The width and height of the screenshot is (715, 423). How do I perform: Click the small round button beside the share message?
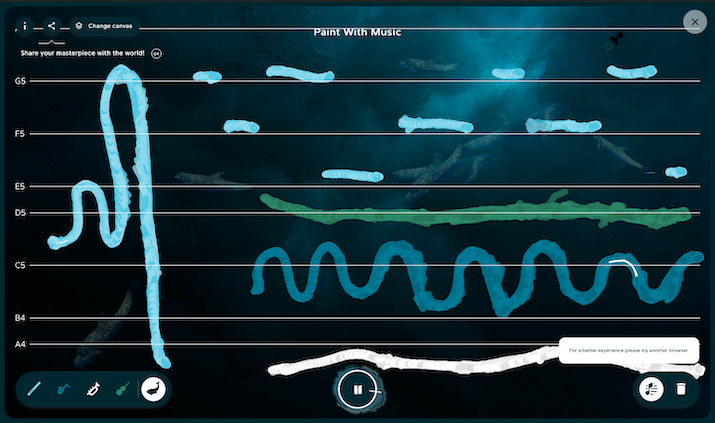coord(156,52)
